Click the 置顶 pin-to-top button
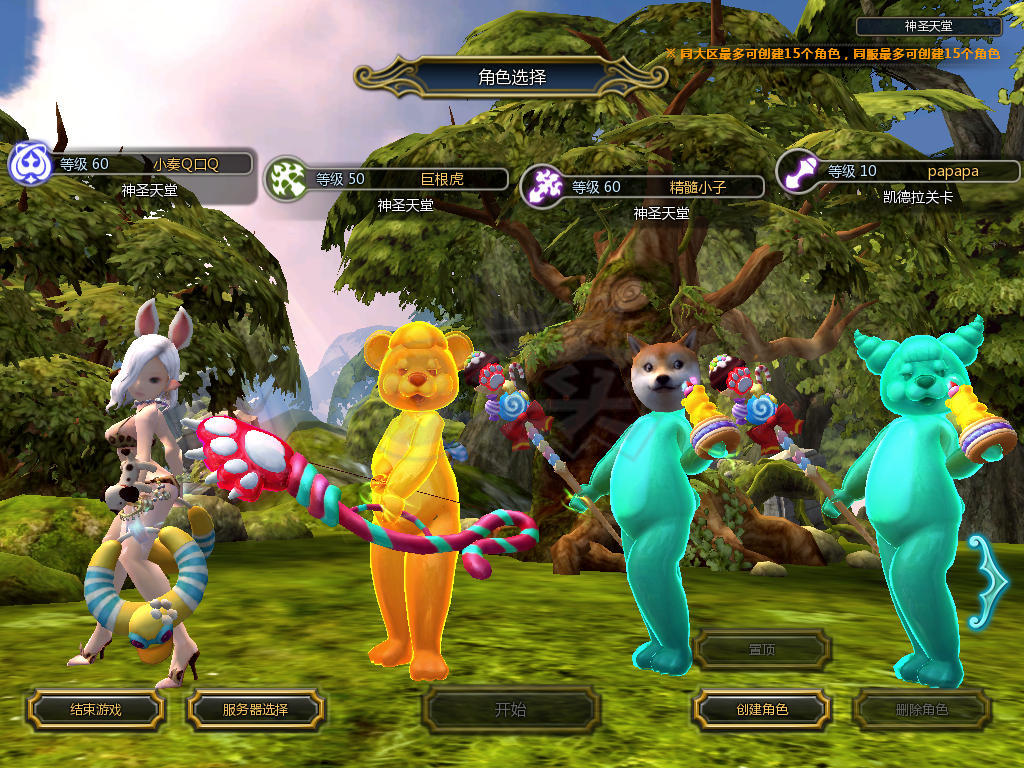1024x768 pixels. [762, 650]
